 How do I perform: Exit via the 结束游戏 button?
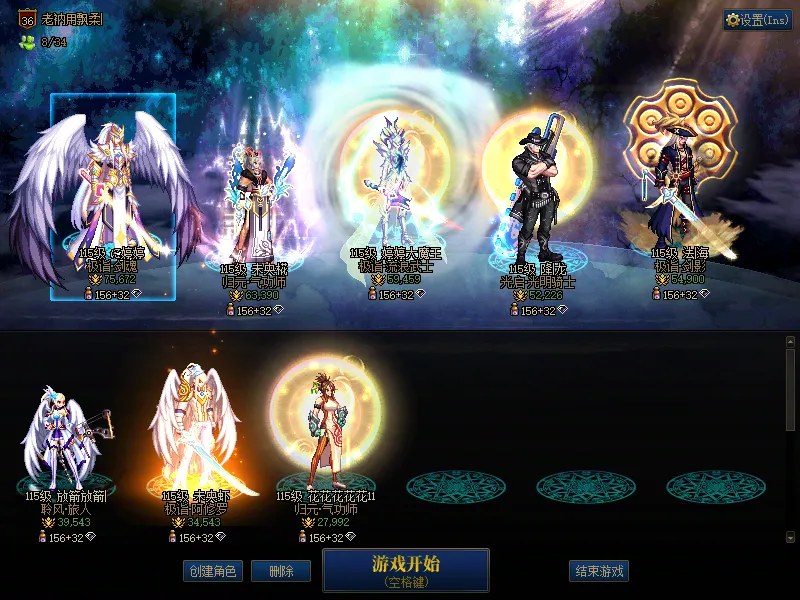point(599,571)
